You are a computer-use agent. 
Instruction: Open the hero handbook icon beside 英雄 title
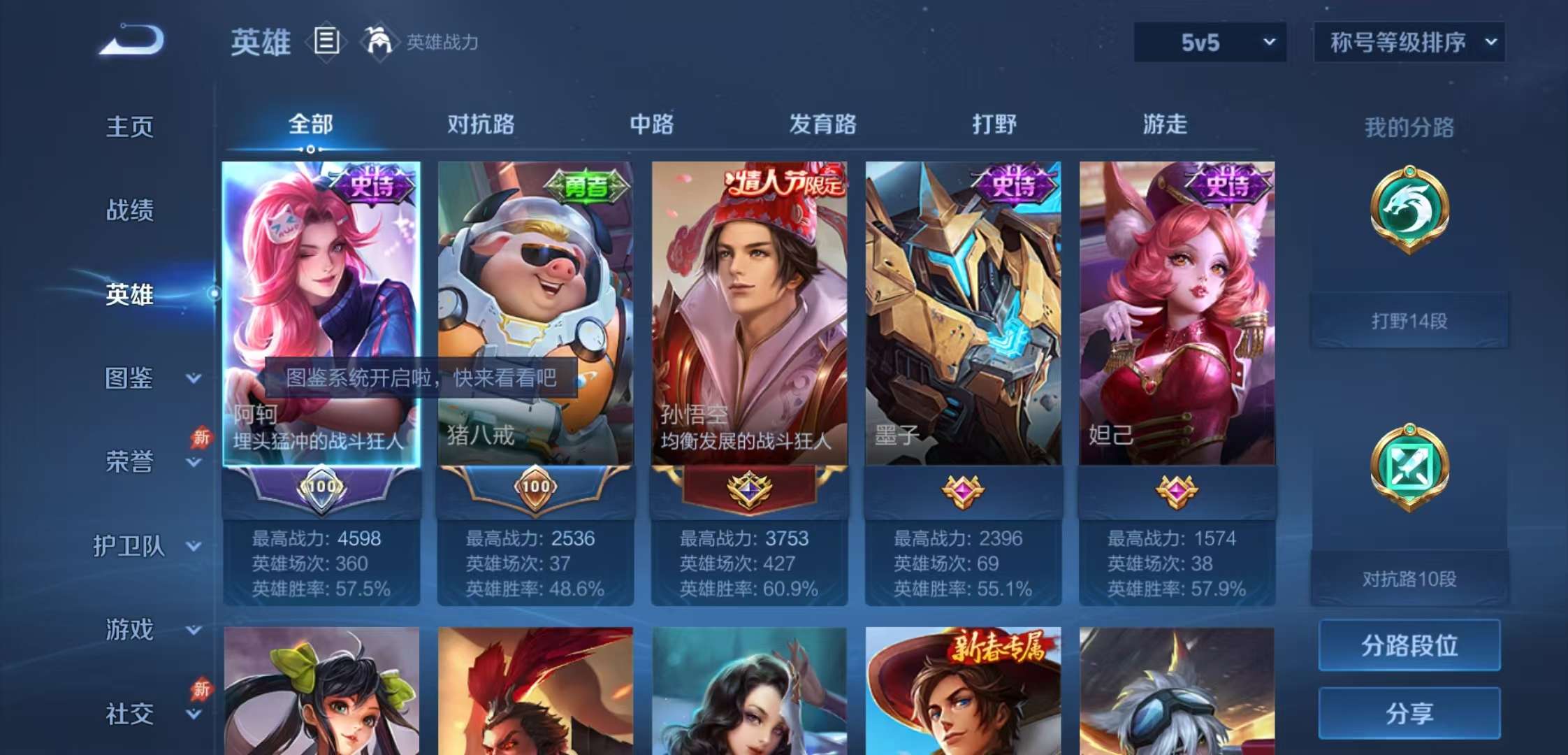(326, 42)
